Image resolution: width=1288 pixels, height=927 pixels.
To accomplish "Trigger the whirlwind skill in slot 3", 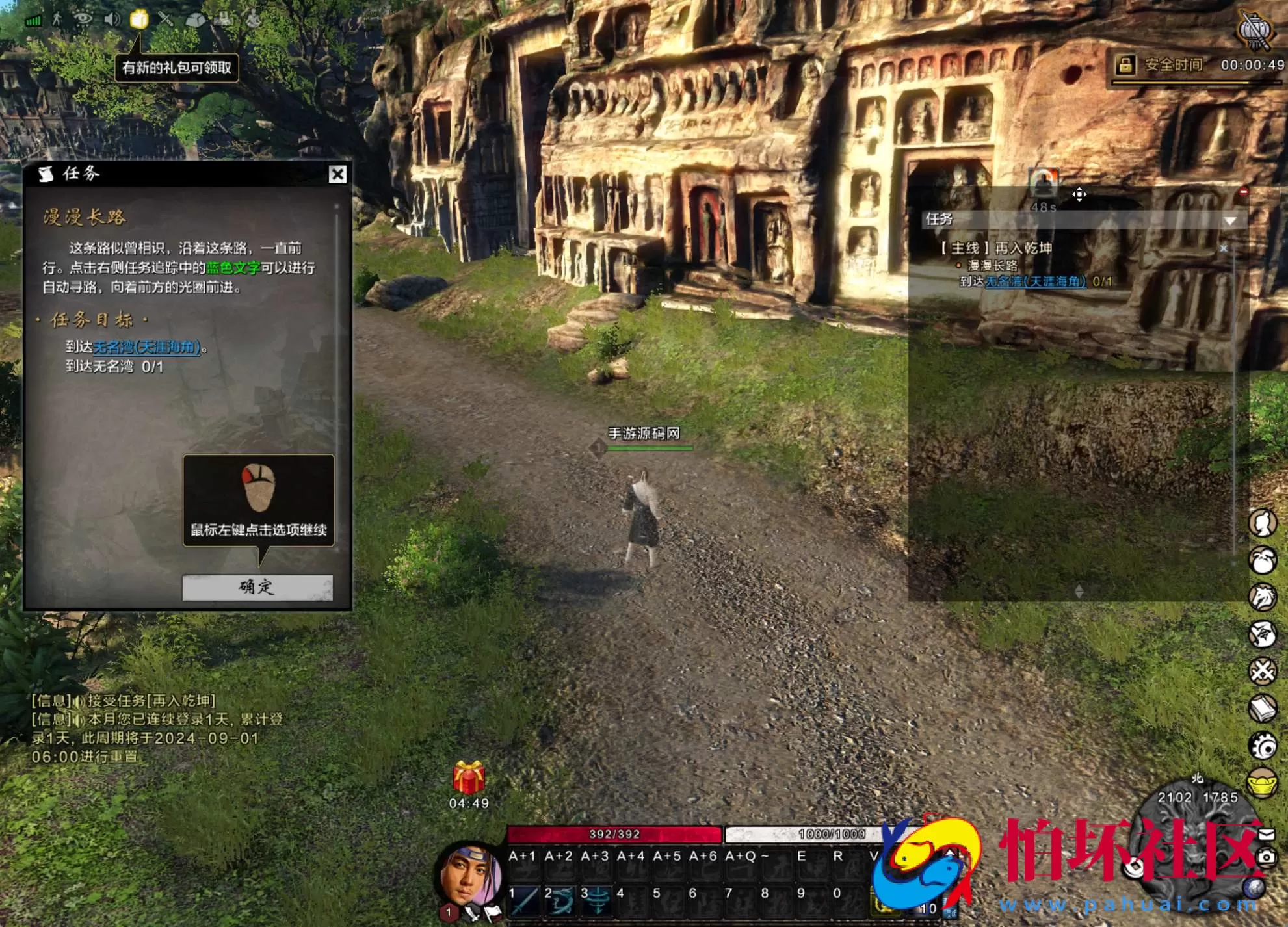I will pos(596,901).
